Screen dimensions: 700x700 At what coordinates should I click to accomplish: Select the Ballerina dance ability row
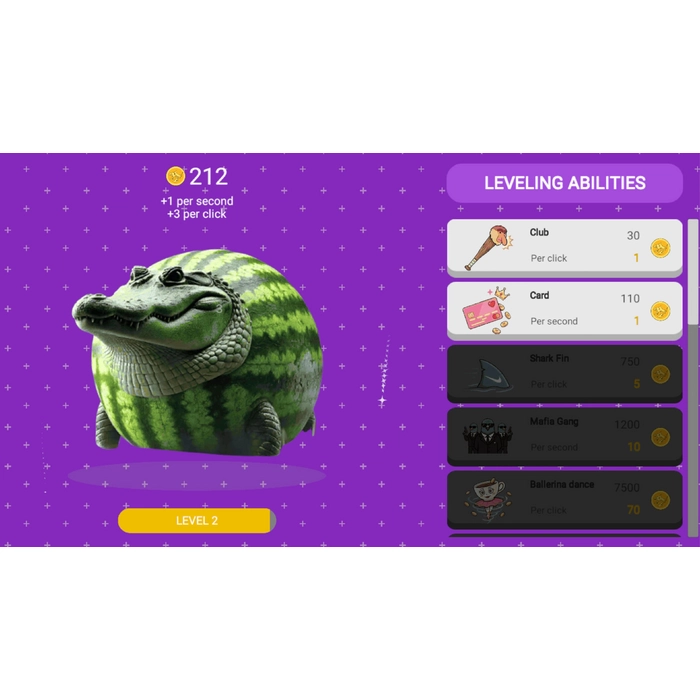[x=564, y=498]
